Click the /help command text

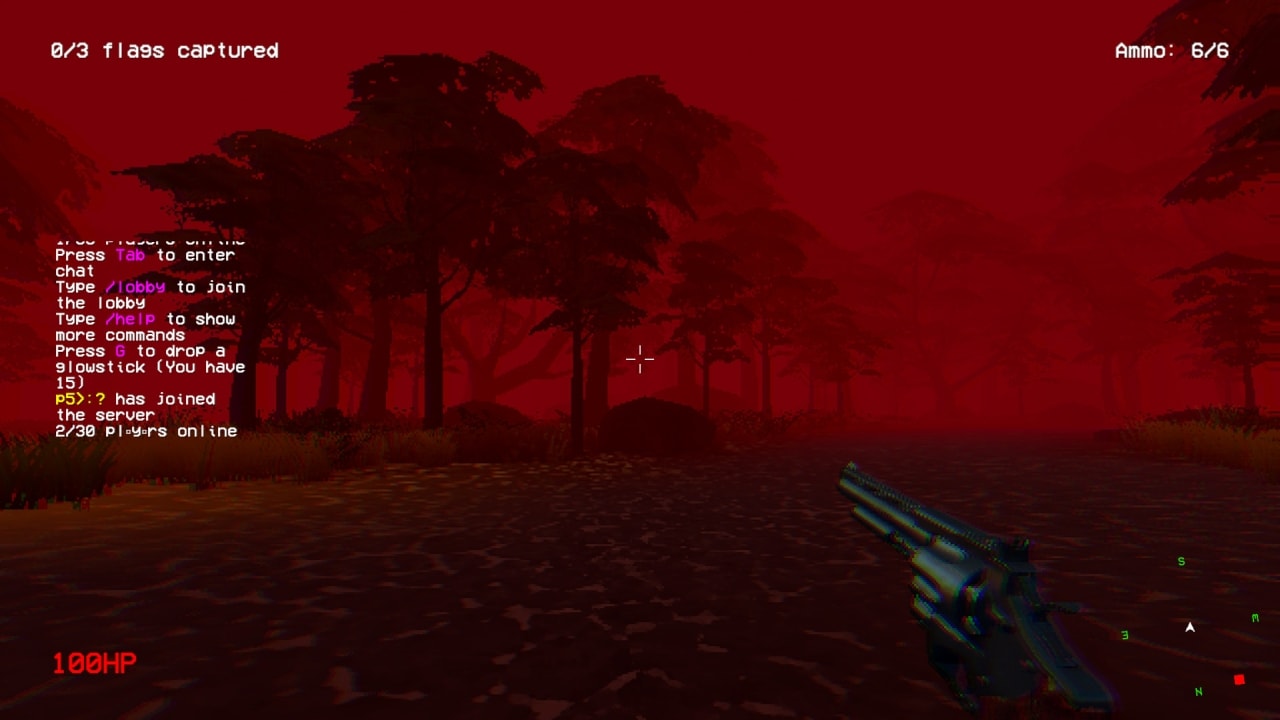pos(132,319)
